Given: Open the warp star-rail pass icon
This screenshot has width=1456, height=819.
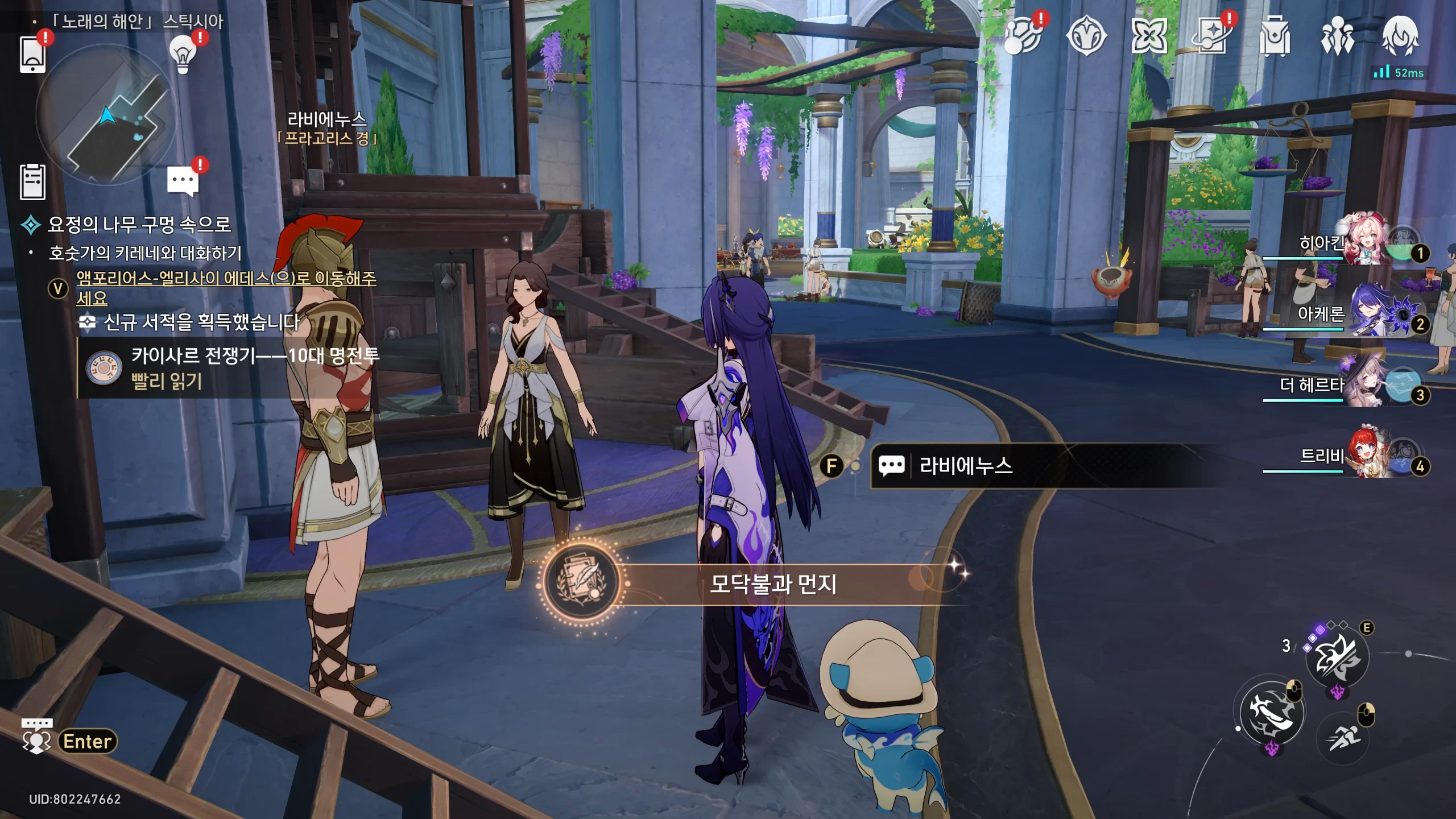Looking at the screenshot, I should pyautogui.click(x=1212, y=36).
